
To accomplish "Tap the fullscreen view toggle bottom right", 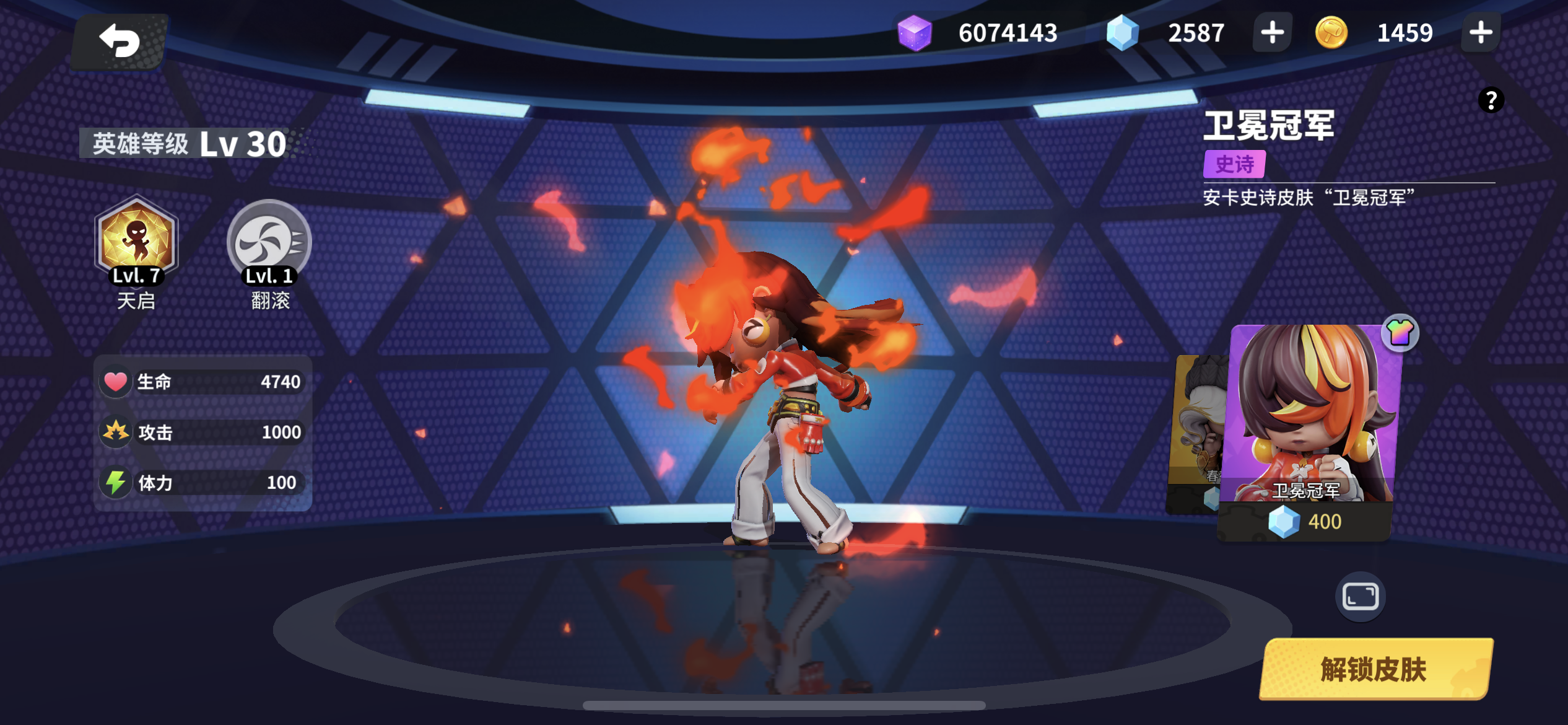I will 1360,597.
